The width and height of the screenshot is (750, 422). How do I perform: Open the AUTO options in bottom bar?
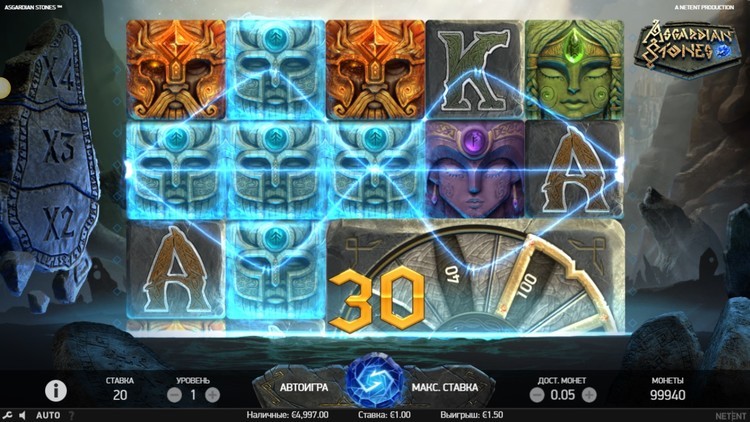(48, 415)
